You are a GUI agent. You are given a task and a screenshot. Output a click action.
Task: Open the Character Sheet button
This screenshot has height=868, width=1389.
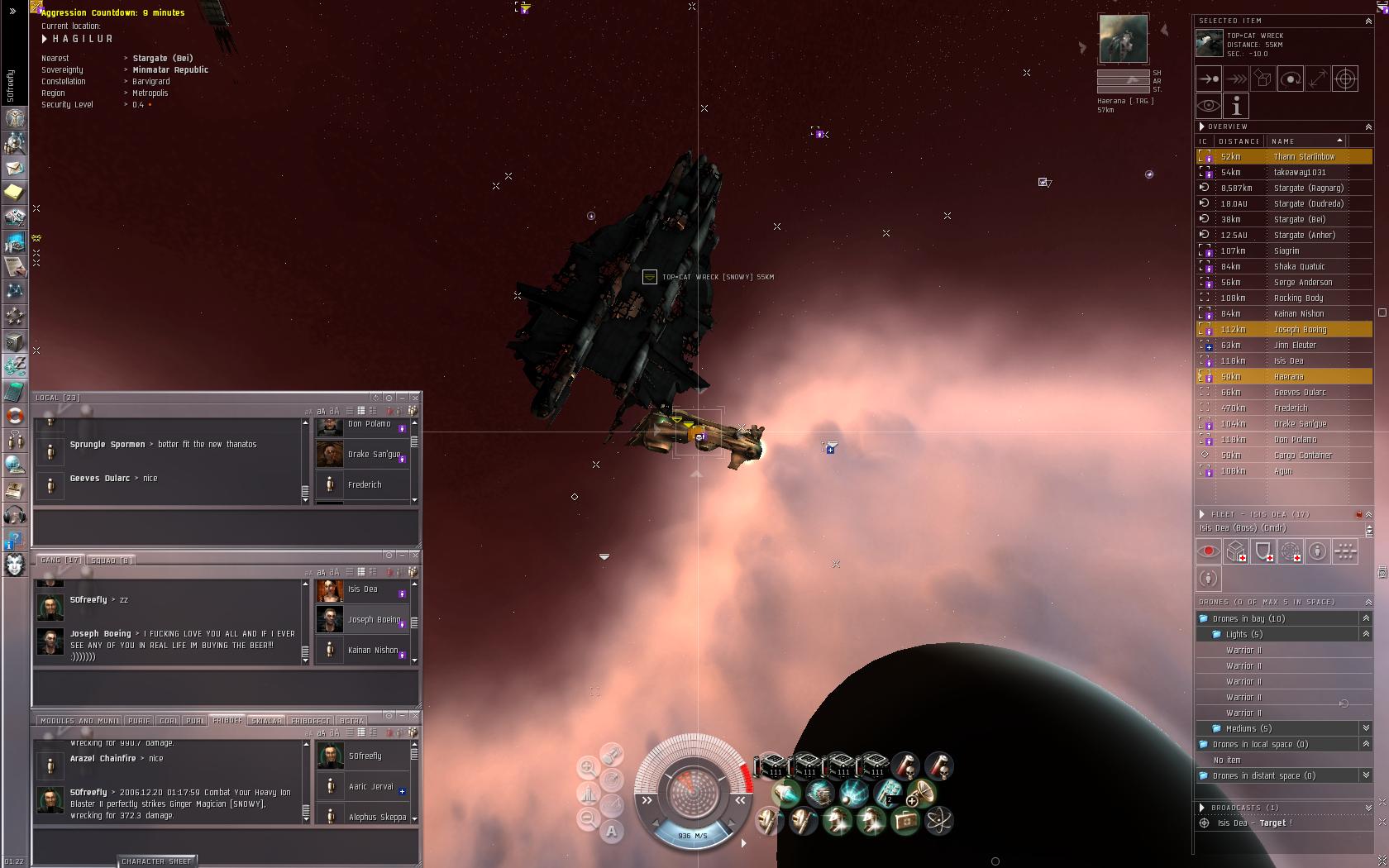(156, 861)
